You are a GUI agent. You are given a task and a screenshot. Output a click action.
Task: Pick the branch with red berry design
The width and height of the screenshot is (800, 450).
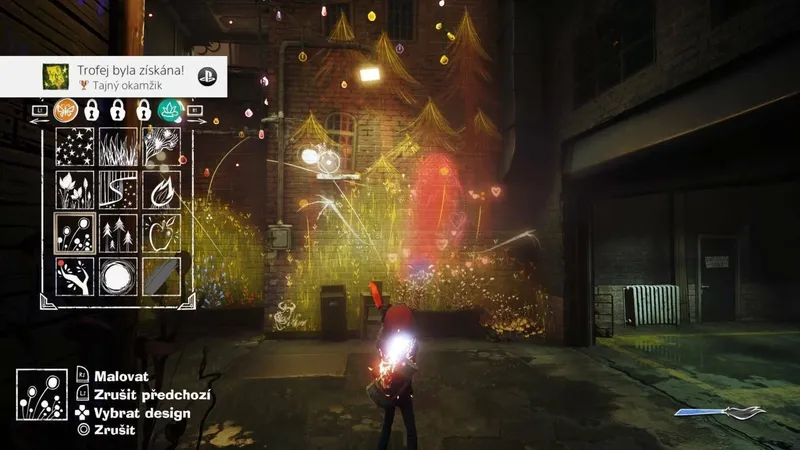point(73,276)
